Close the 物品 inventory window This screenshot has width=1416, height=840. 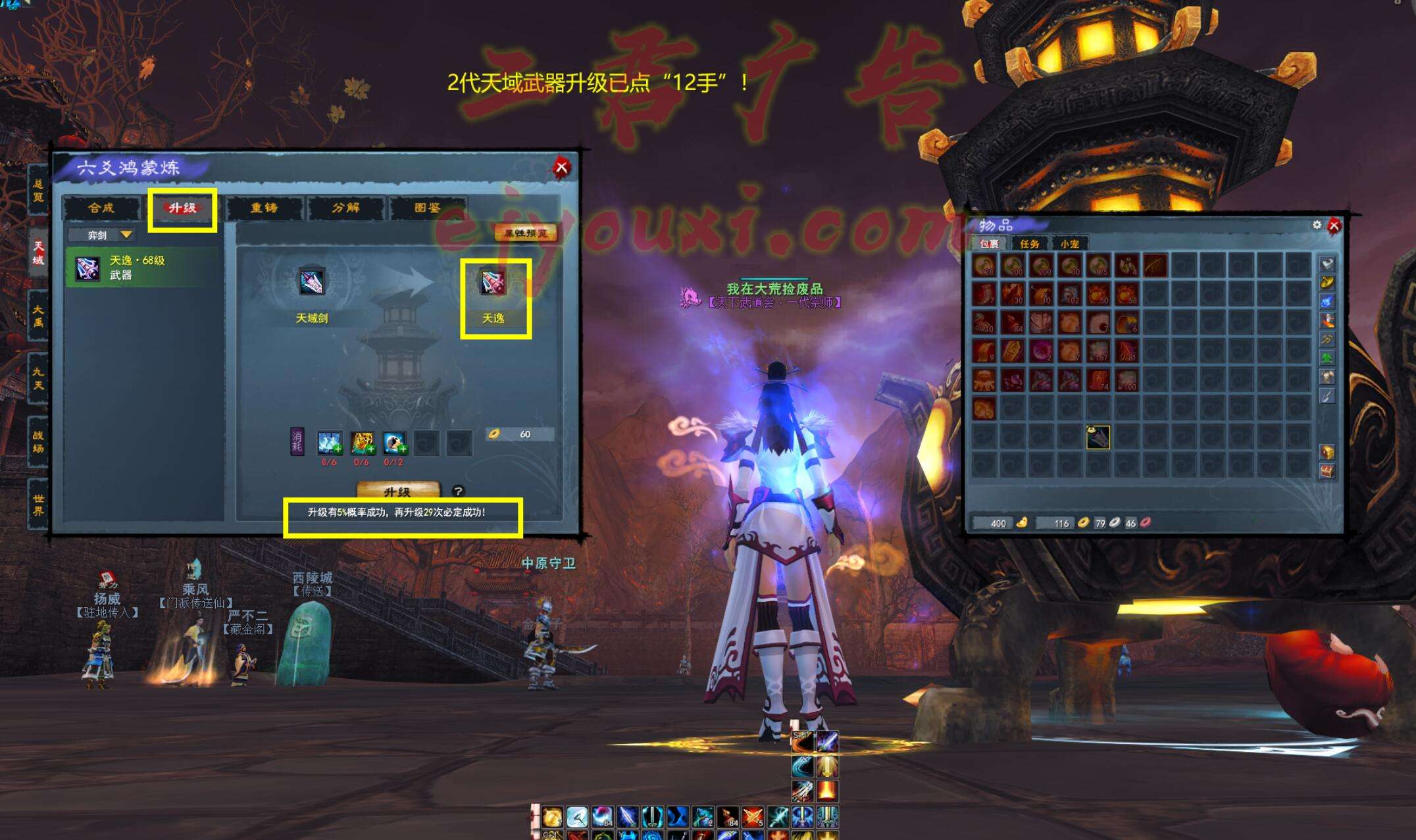point(1334,226)
